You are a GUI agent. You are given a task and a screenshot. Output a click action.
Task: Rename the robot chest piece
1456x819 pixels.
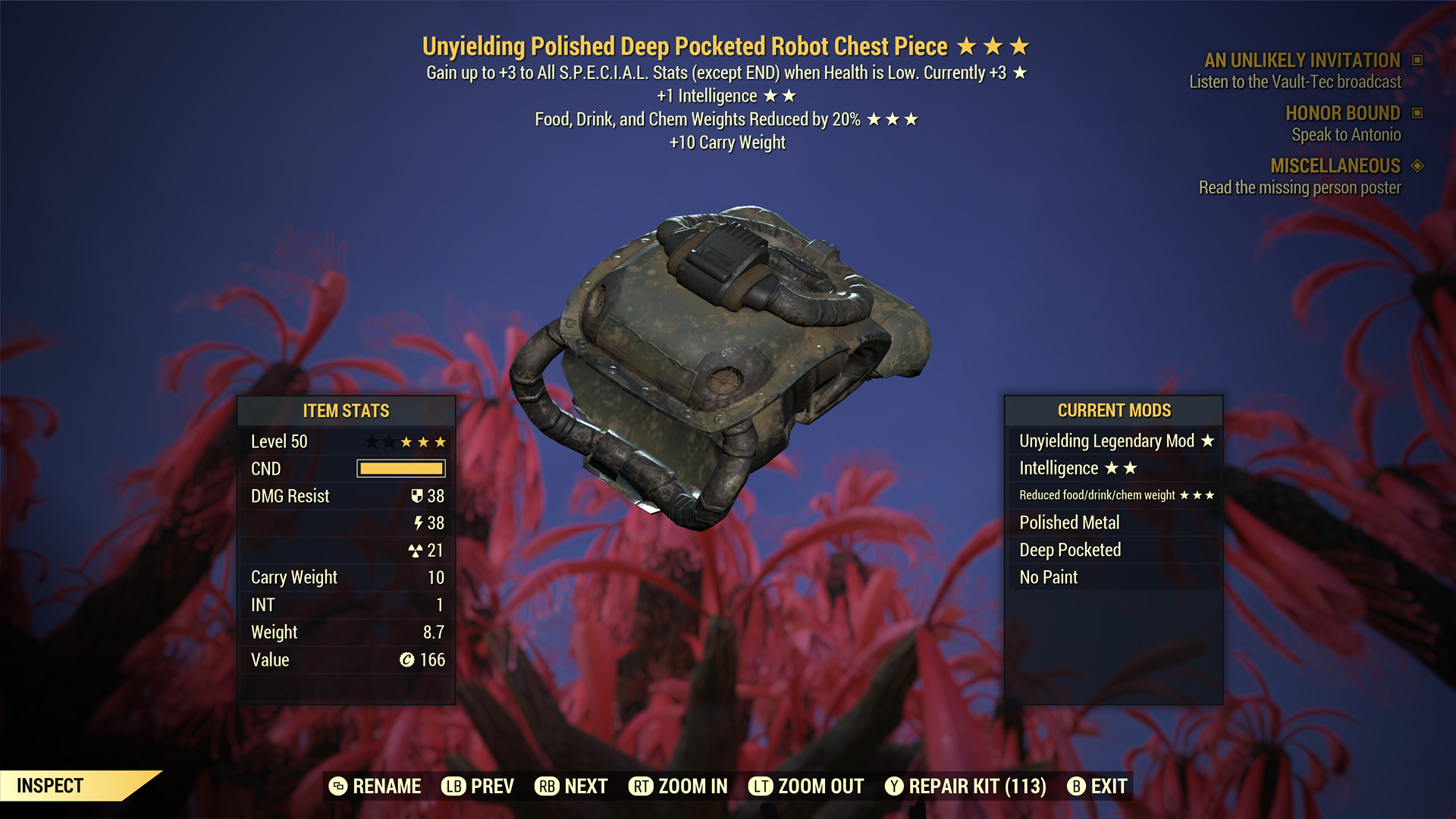(375, 786)
